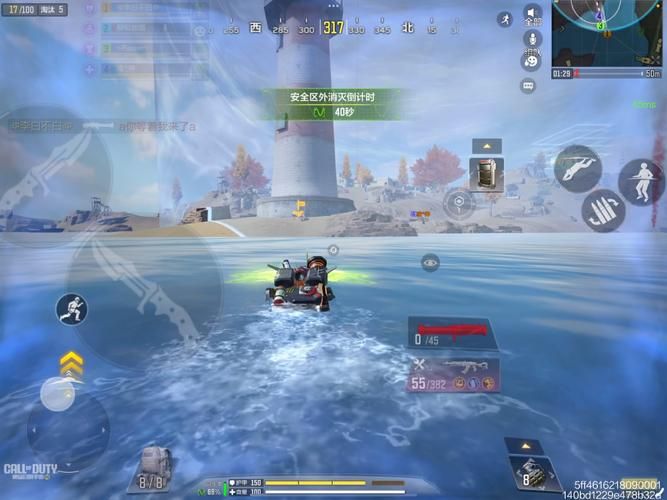This screenshot has height=500, width=667.
Task: Expand the arrow above the grenade slot
Action: coord(526,445)
